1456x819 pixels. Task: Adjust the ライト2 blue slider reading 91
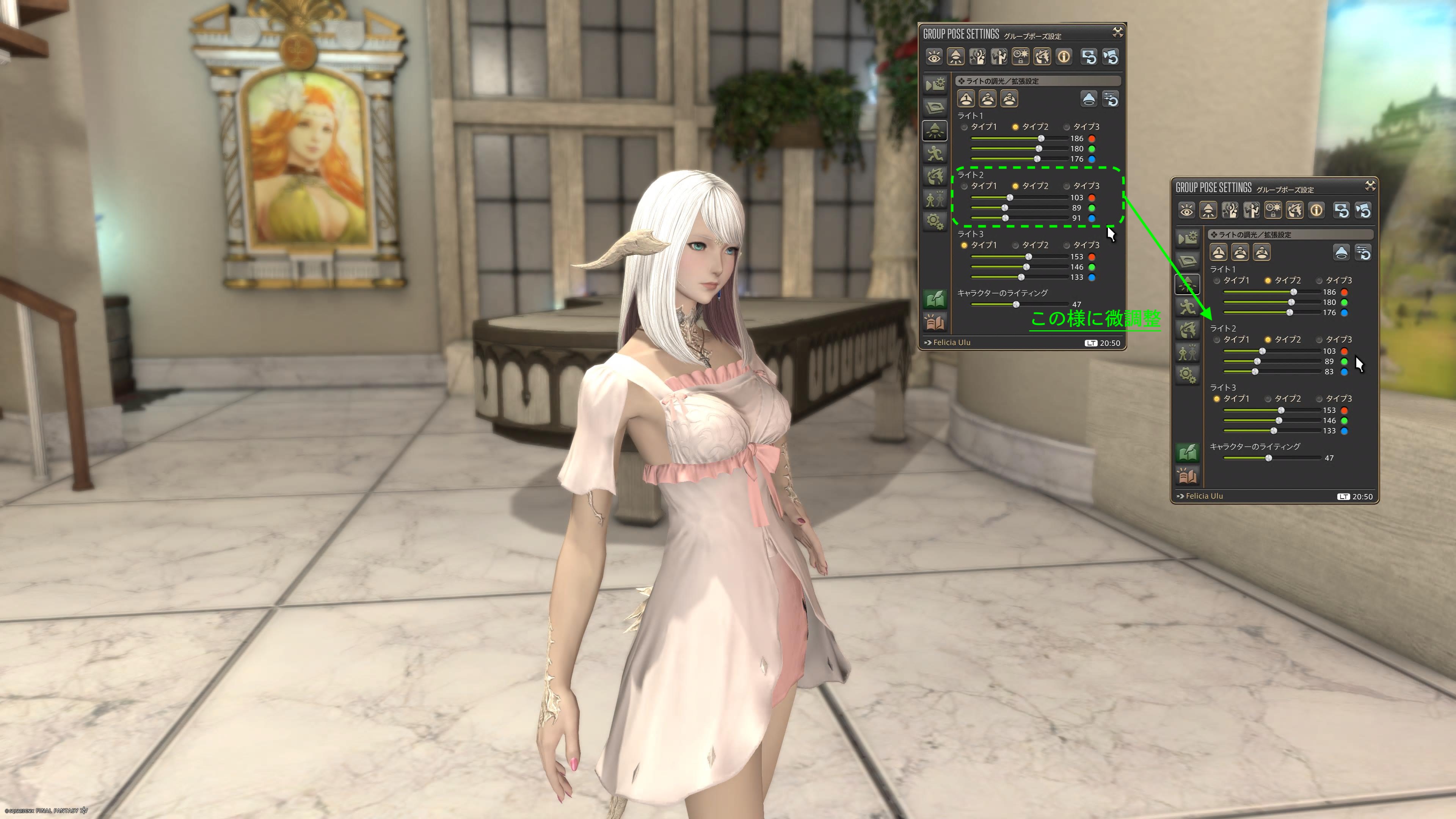coord(1005,218)
